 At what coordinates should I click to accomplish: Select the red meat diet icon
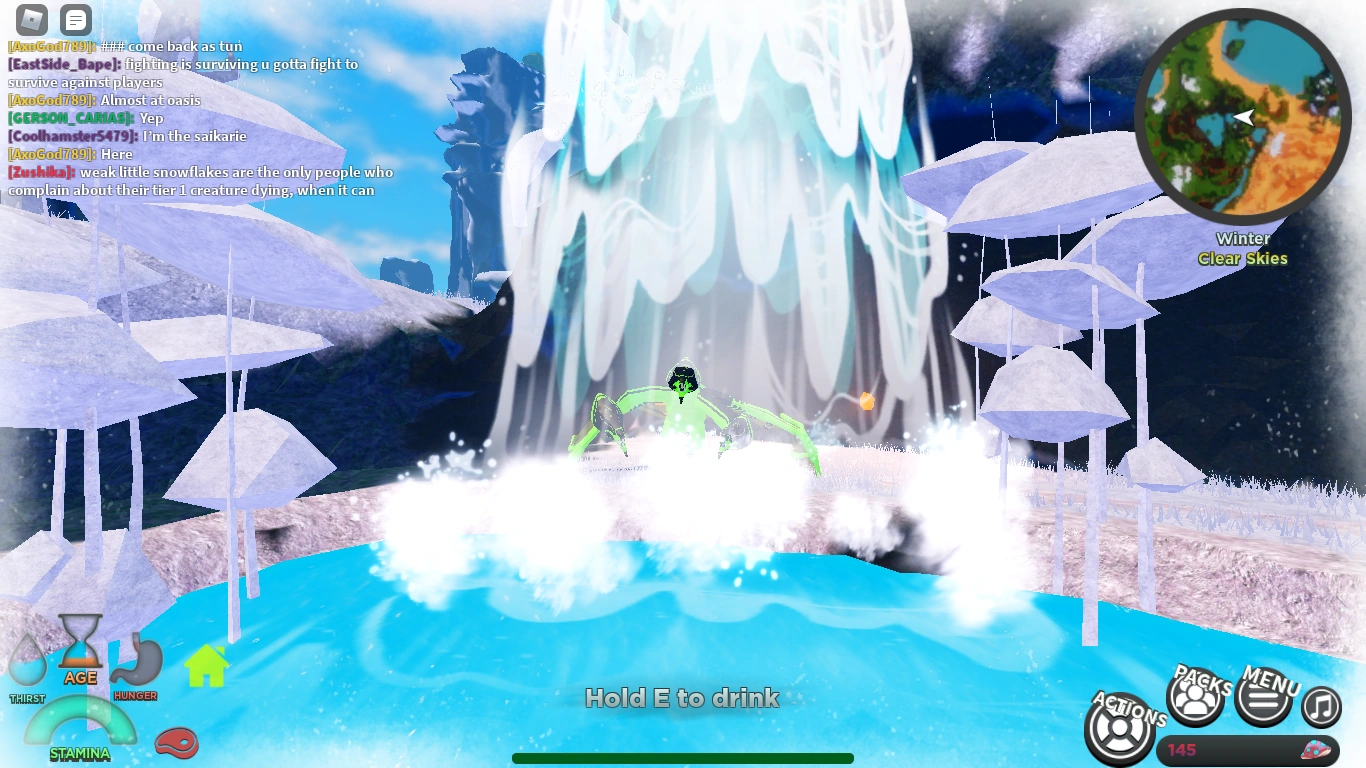click(x=176, y=744)
